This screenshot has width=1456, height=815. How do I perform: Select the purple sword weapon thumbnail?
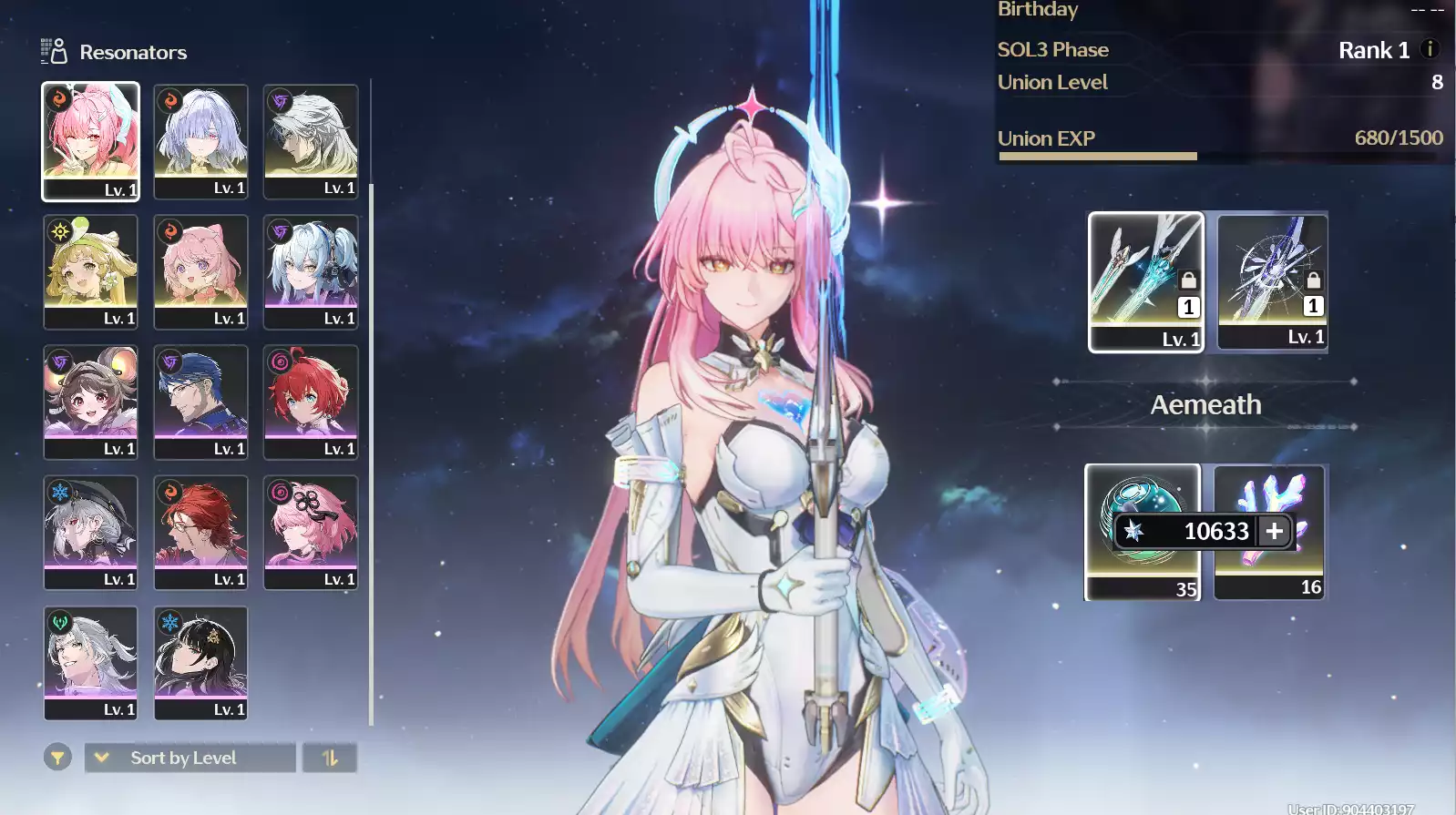pos(1273,280)
